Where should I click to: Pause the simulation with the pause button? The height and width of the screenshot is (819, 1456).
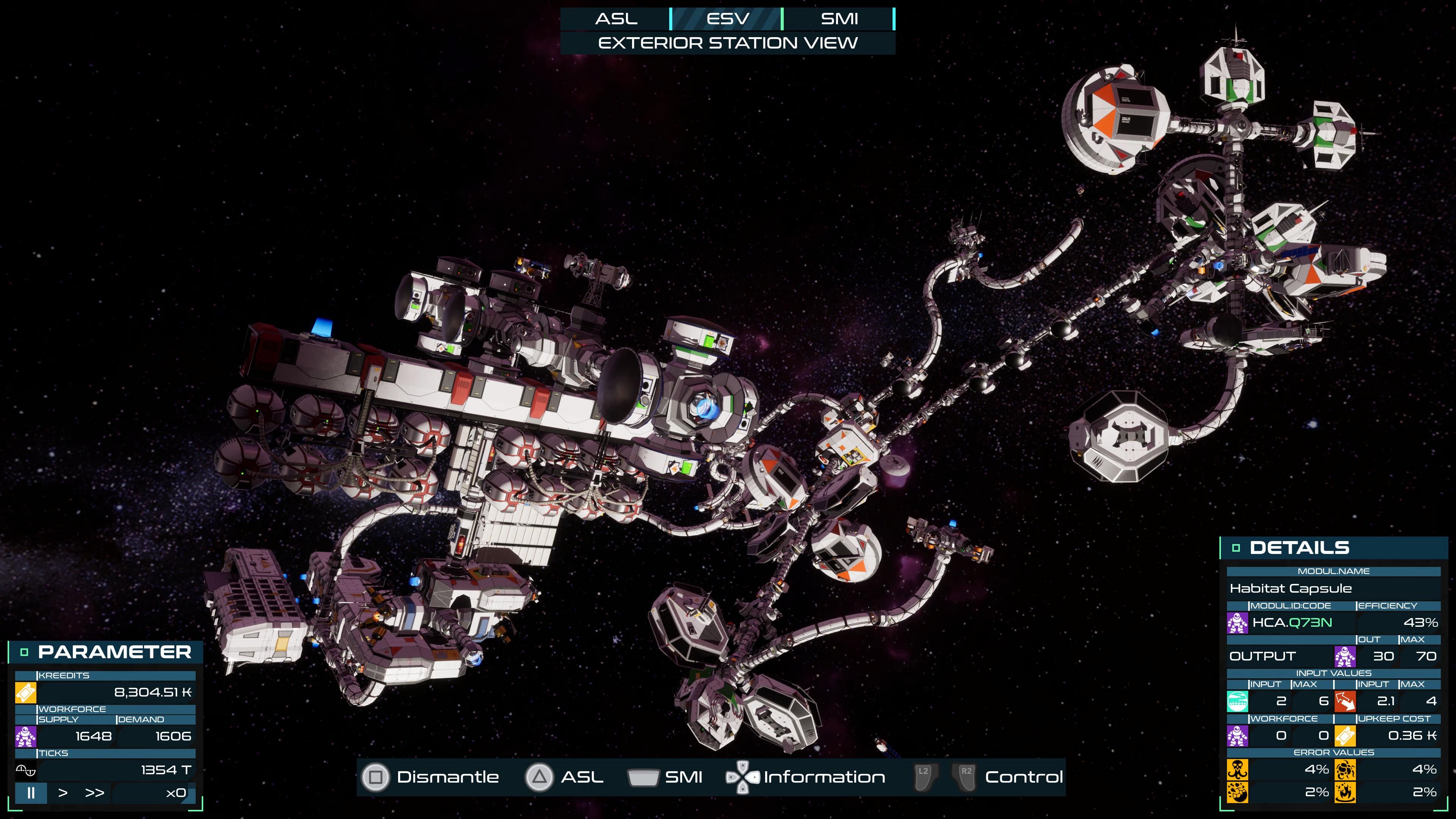click(31, 794)
